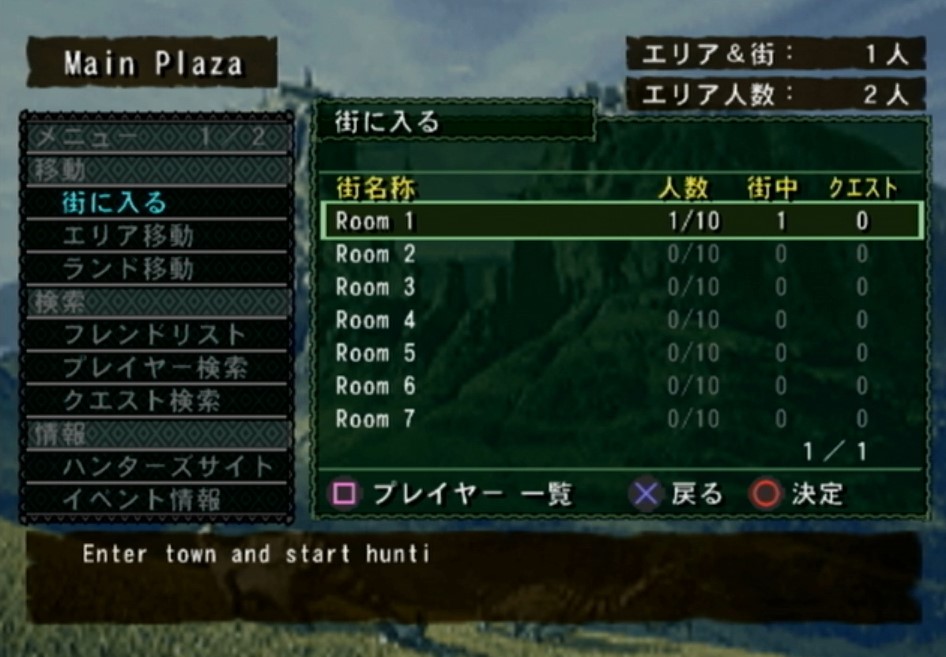The image size is (946, 657).
Task: Choose the Room 4 row
Action: pos(620,320)
